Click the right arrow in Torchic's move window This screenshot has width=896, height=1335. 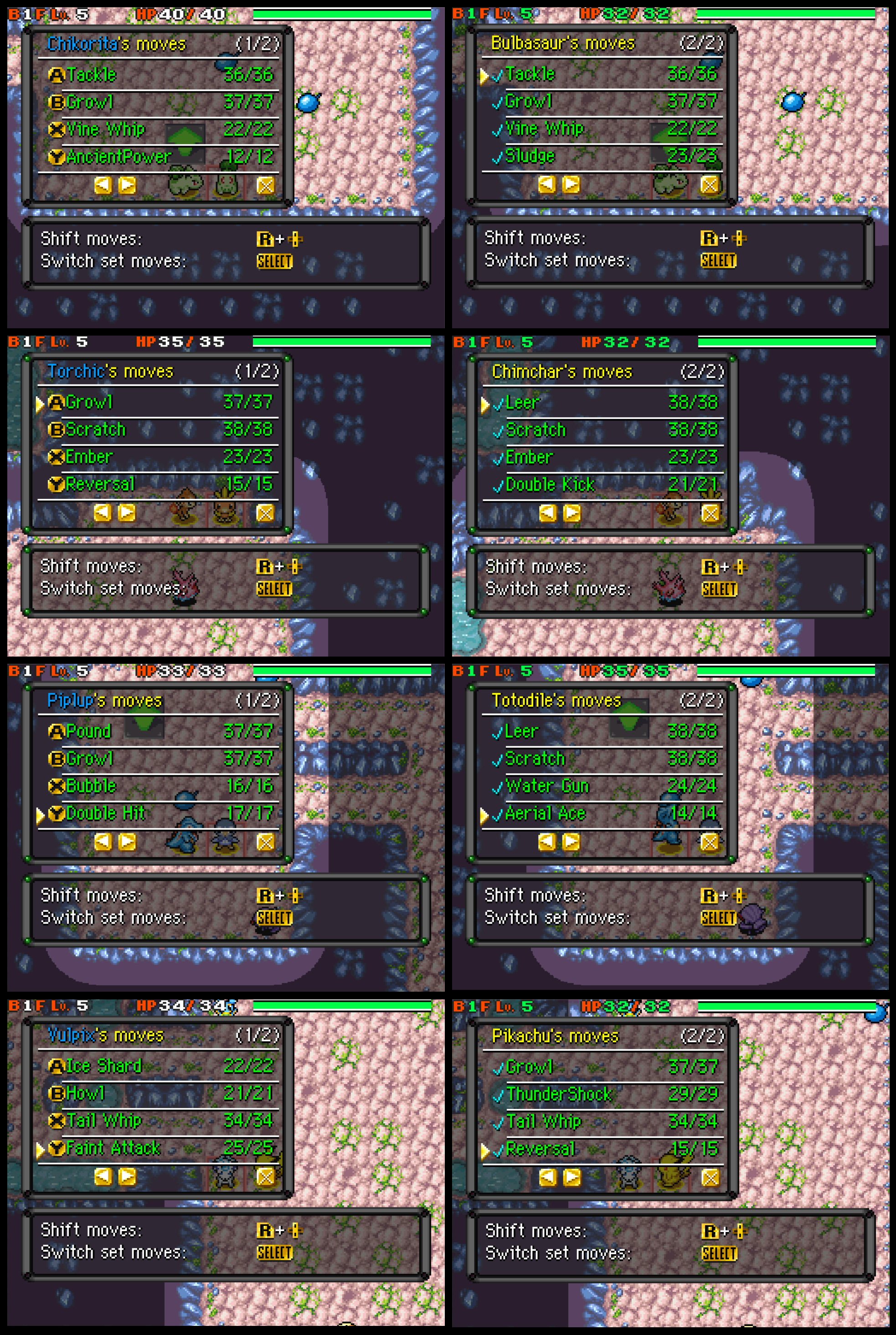127,513
